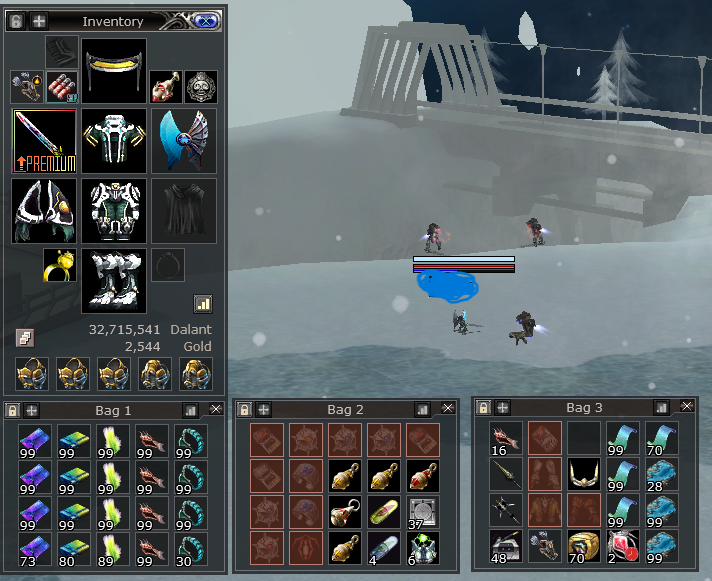Select the equipped gold ring
The image size is (712, 581).
[57, 266]
